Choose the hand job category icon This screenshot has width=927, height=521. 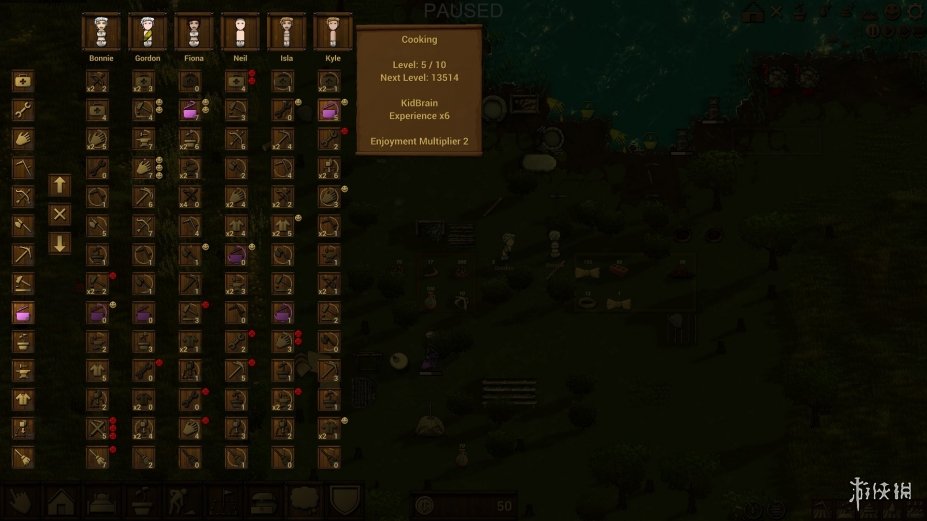(x=23, y=139)
